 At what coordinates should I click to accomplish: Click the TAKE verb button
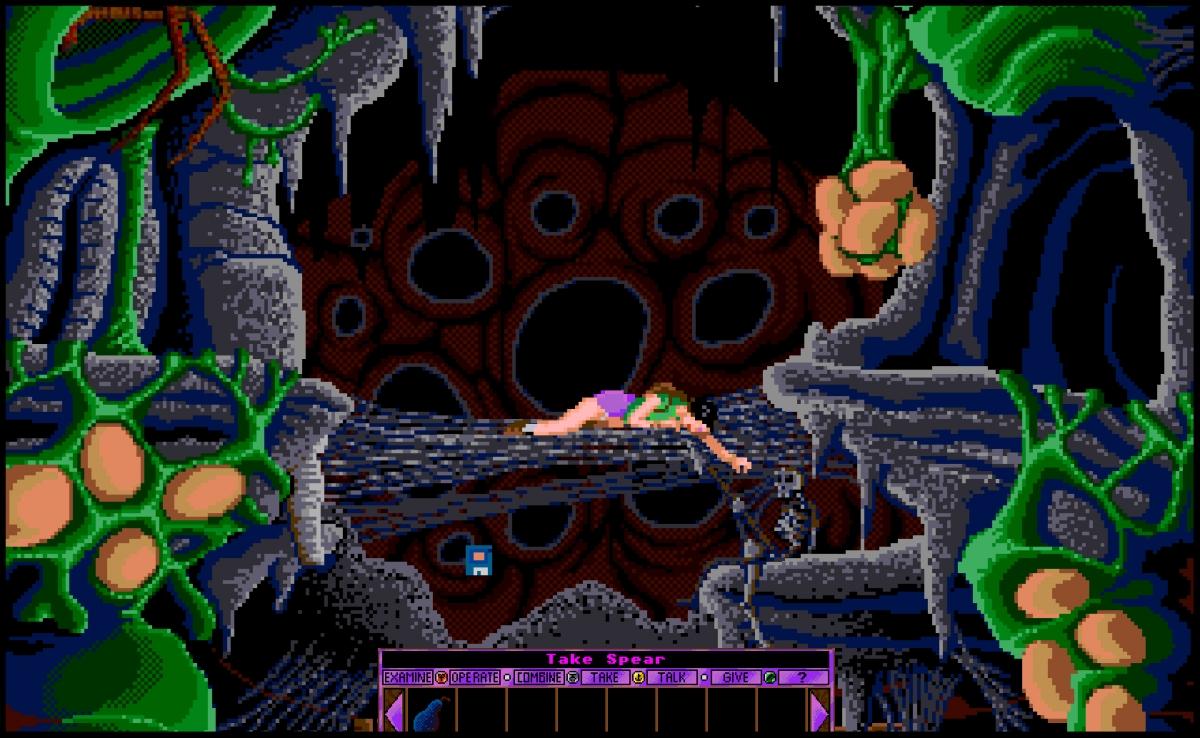pyautogui.click(x=604, y=677)
